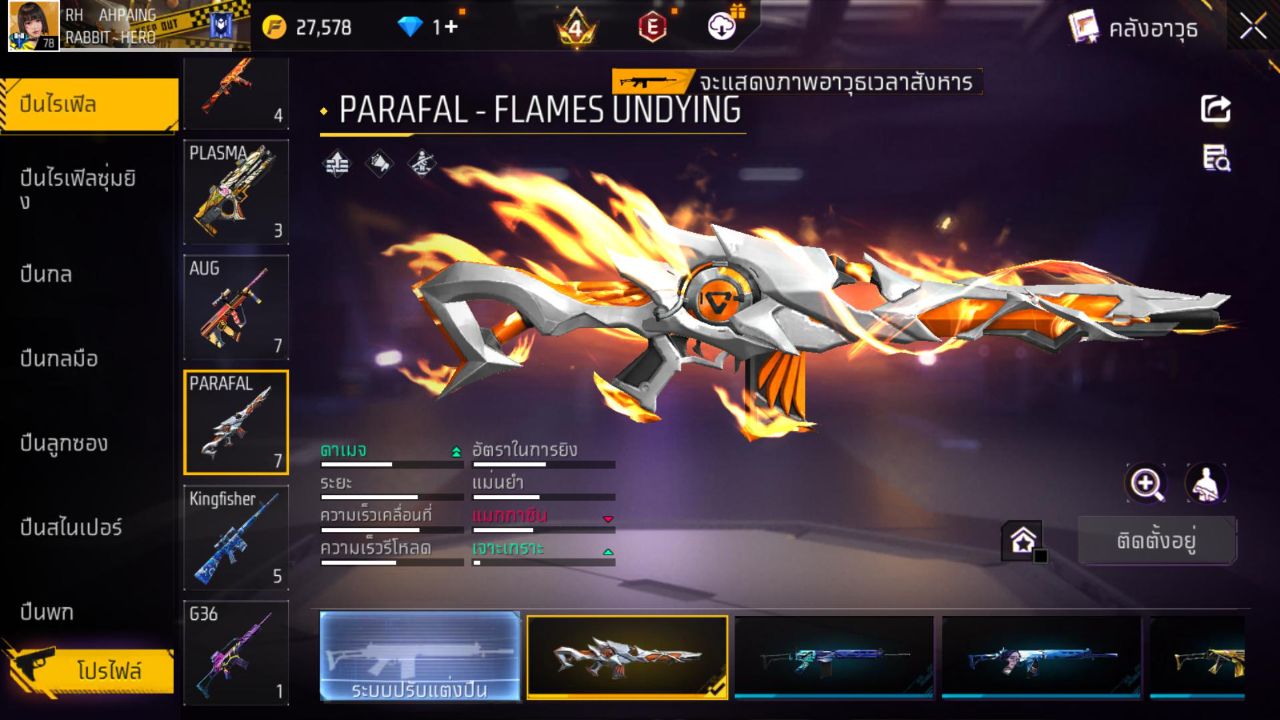The height and width of the screenshot is (720, 1280).
Task: Click the ติดตั้งอยู่ equipped button
Action: tap(1157, 541)
